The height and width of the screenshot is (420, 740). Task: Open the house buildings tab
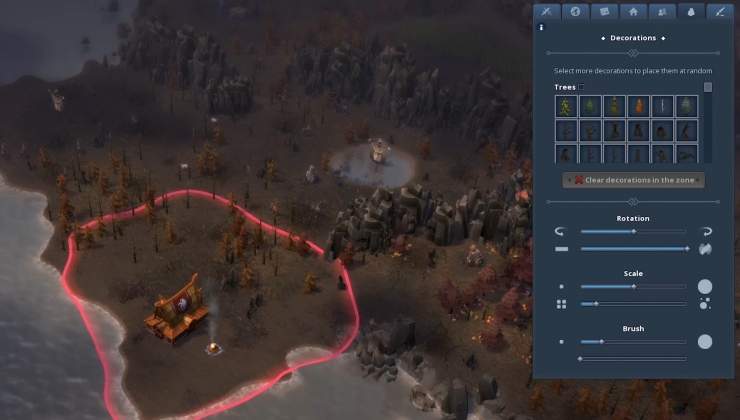[x=633, y=12]
